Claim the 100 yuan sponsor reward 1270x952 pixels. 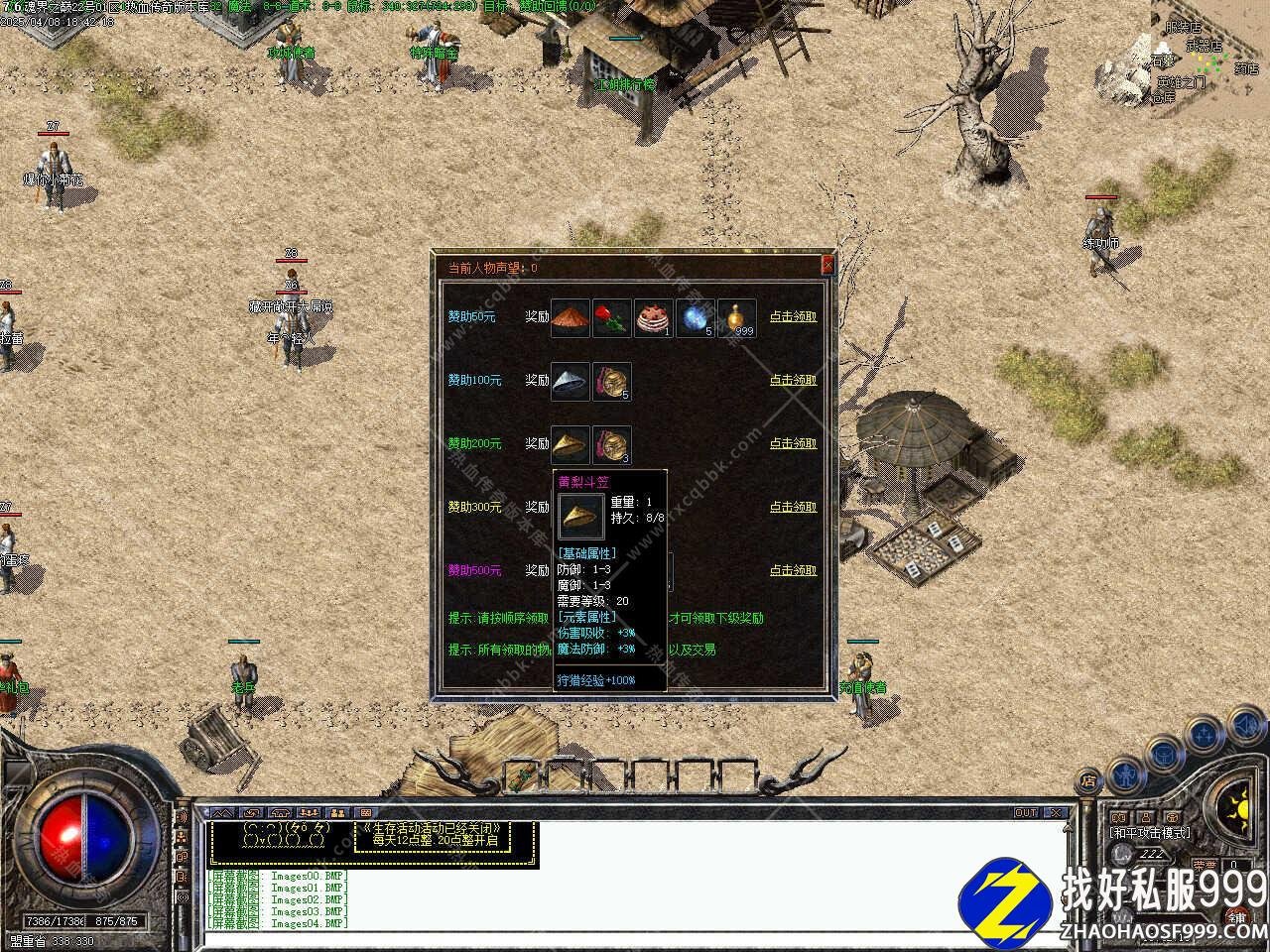point(793,380)
